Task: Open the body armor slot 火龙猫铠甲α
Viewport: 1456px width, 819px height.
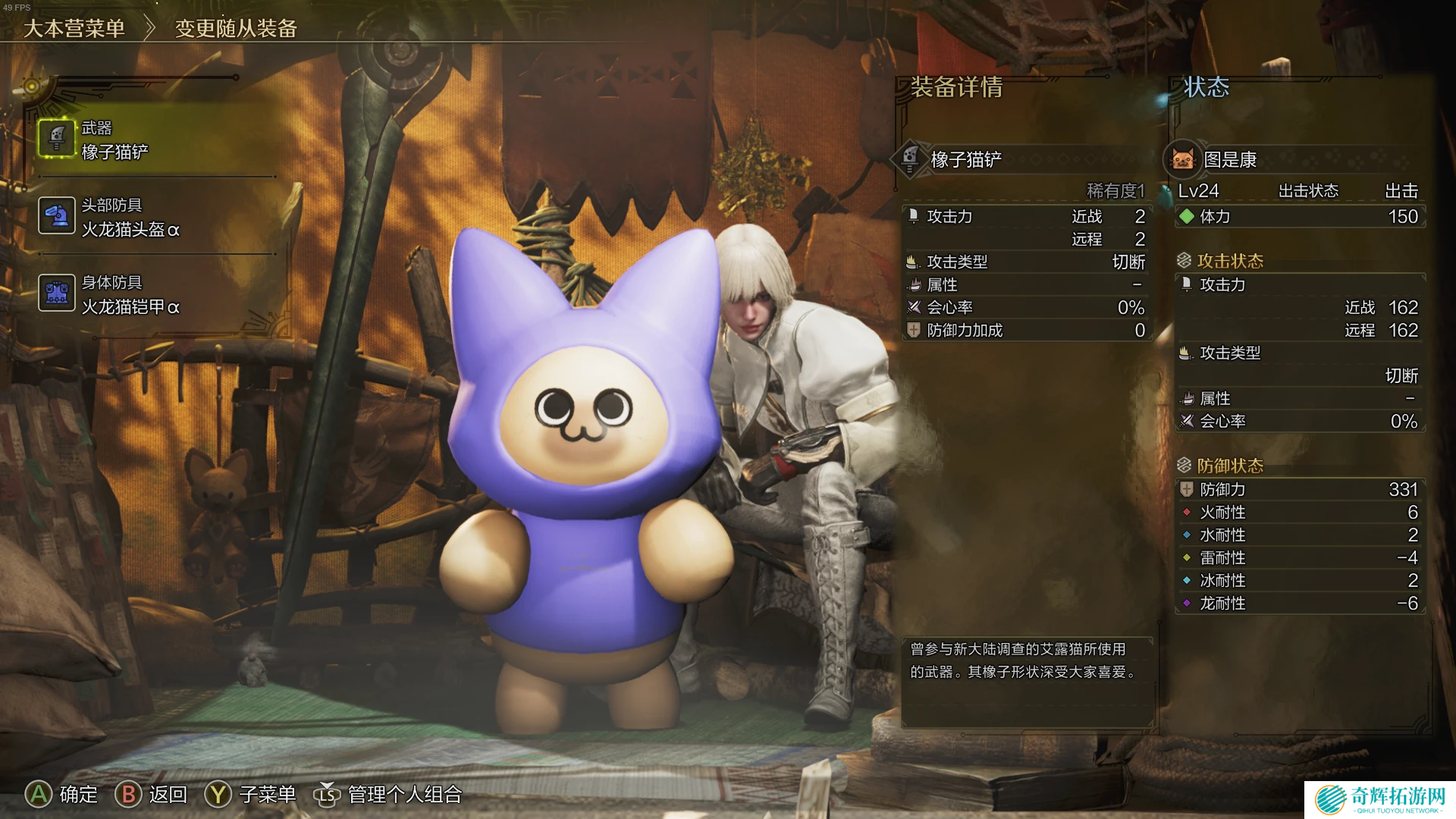Action: pos(129,296)
